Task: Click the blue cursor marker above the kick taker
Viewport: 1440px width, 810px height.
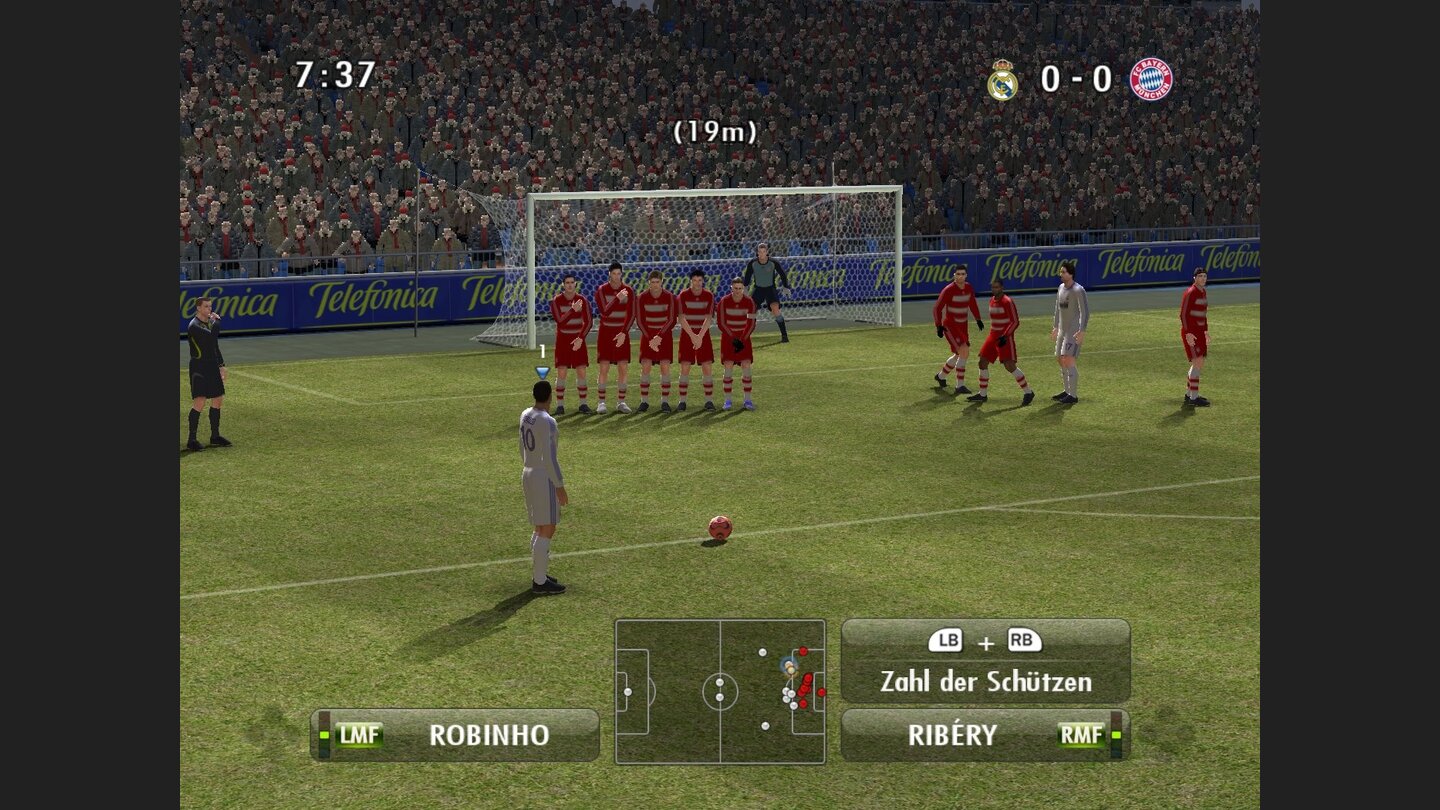Action: tap(540, 369)
